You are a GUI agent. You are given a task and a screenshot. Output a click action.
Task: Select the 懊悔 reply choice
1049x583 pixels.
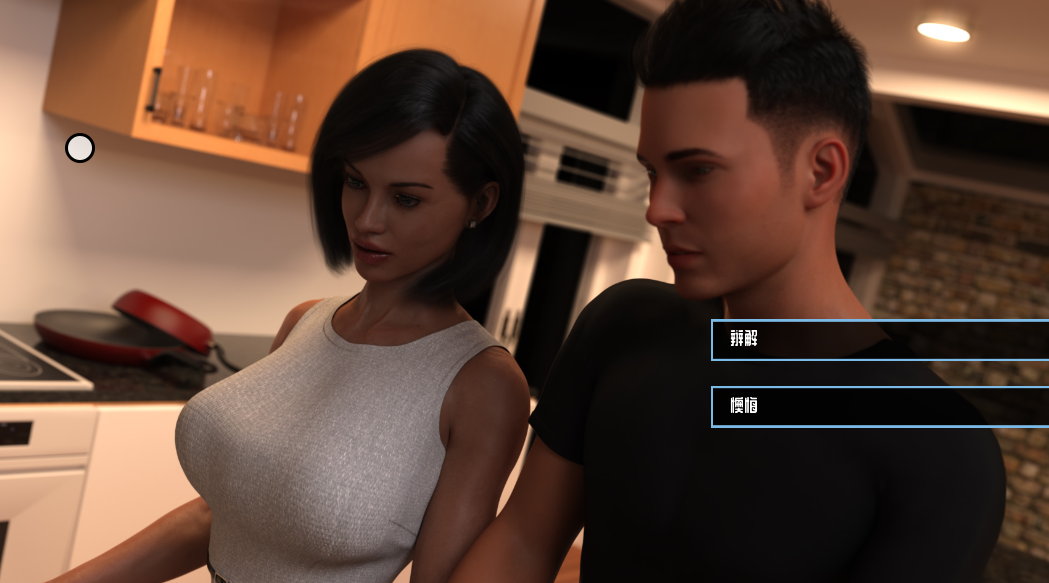point(880,407)
